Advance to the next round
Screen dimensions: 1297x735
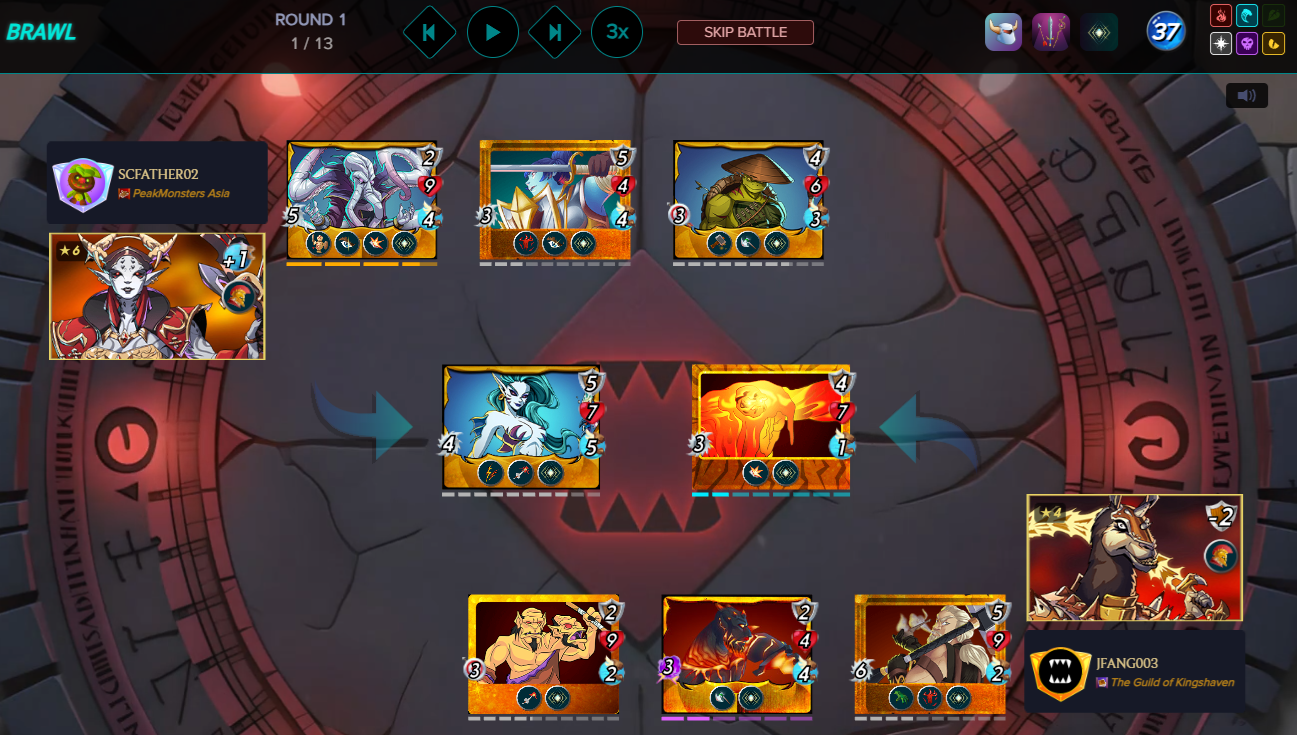coord(555,32)
